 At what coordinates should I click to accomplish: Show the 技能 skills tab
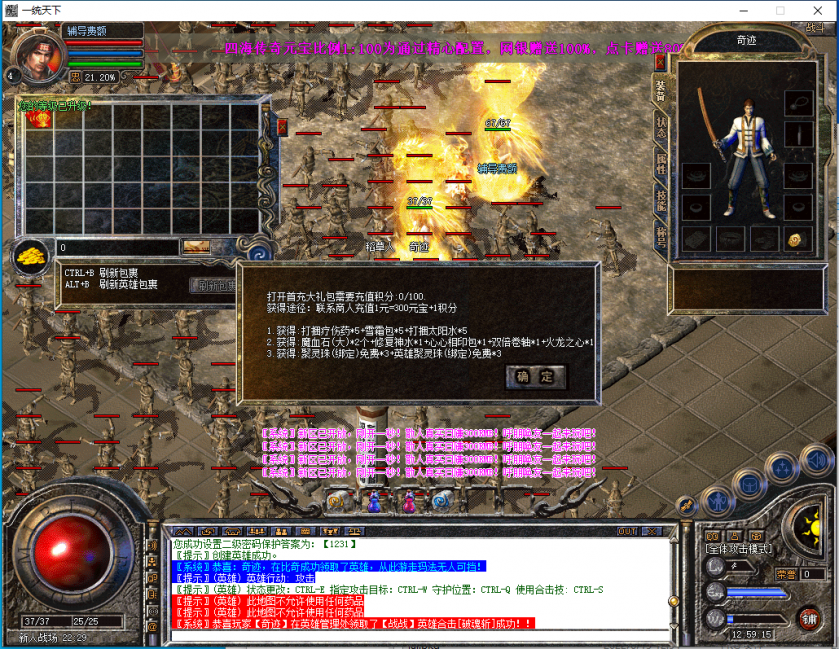coord(661,199)
